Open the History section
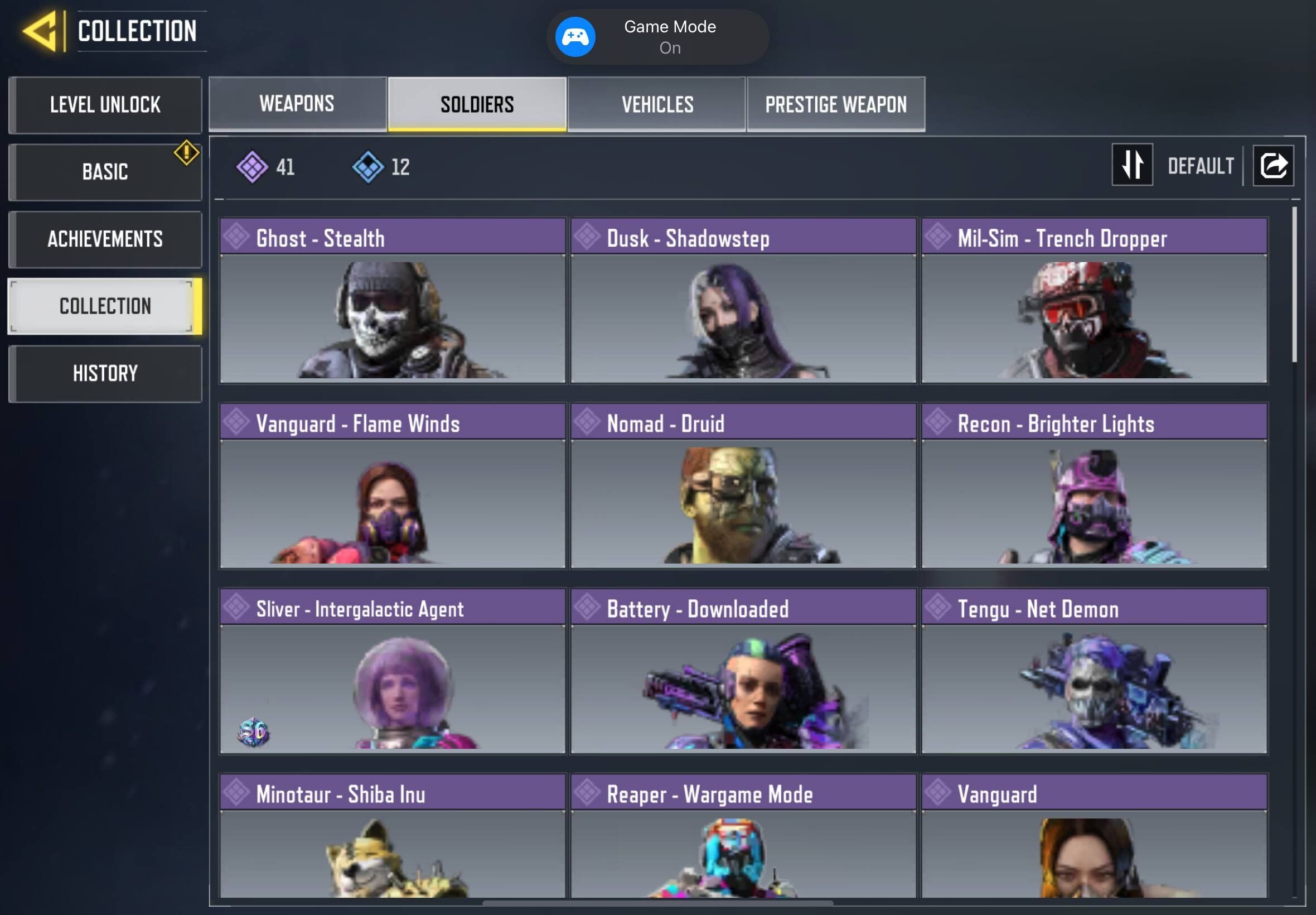 coord(105,374)
